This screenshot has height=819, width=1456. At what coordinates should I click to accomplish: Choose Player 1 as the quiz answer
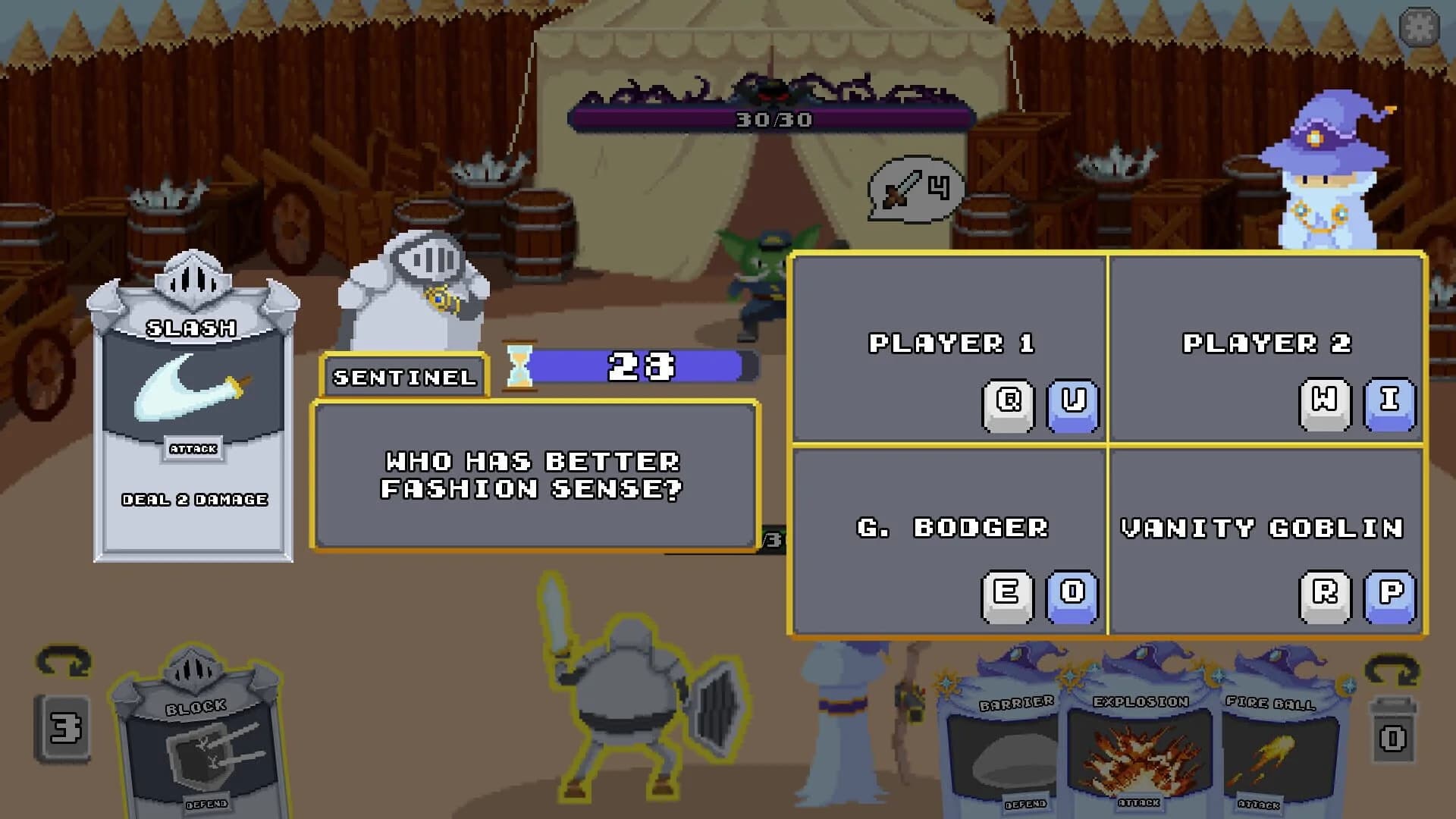pyautogui.click(x=946, y=346)
